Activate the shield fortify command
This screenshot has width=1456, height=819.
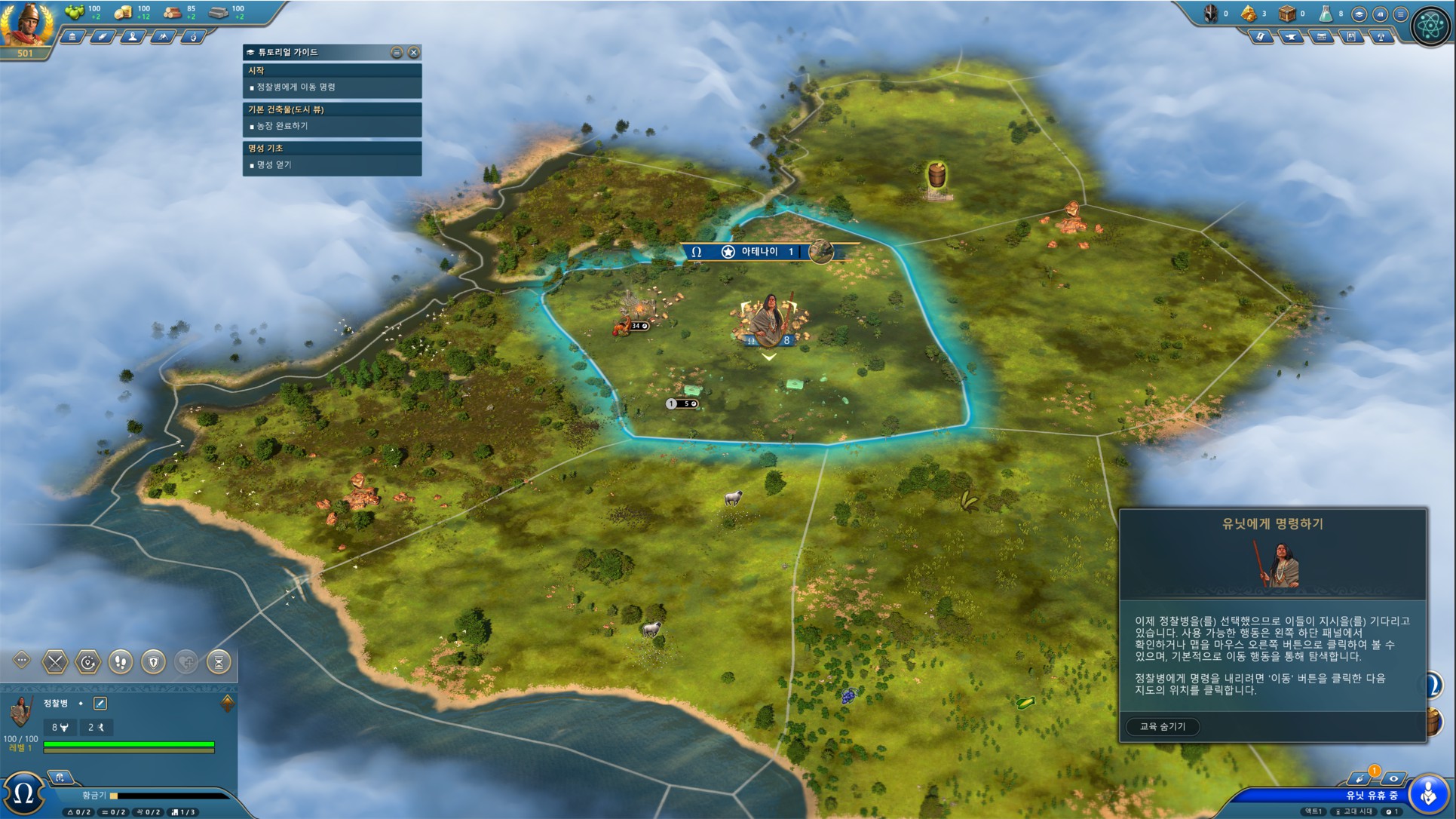coord(154,662)
